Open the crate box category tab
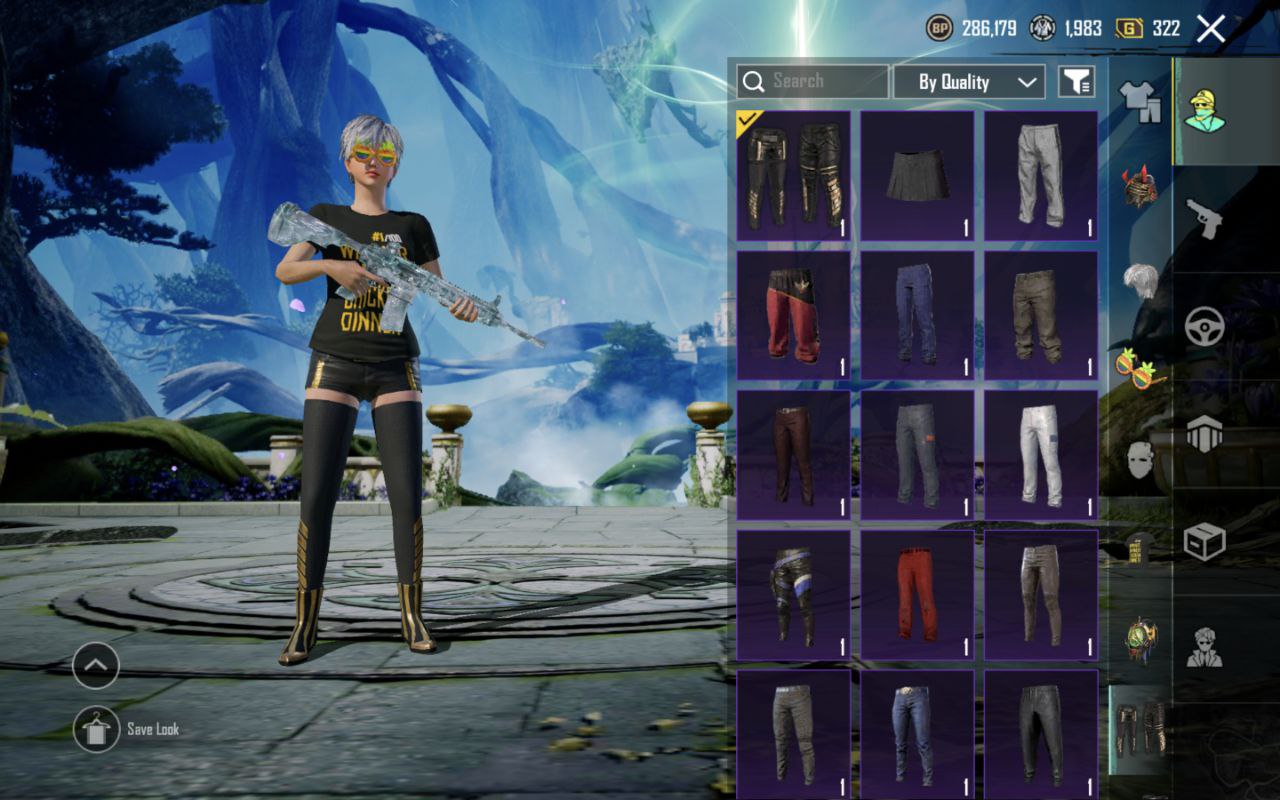 [x=1204, y=542]
